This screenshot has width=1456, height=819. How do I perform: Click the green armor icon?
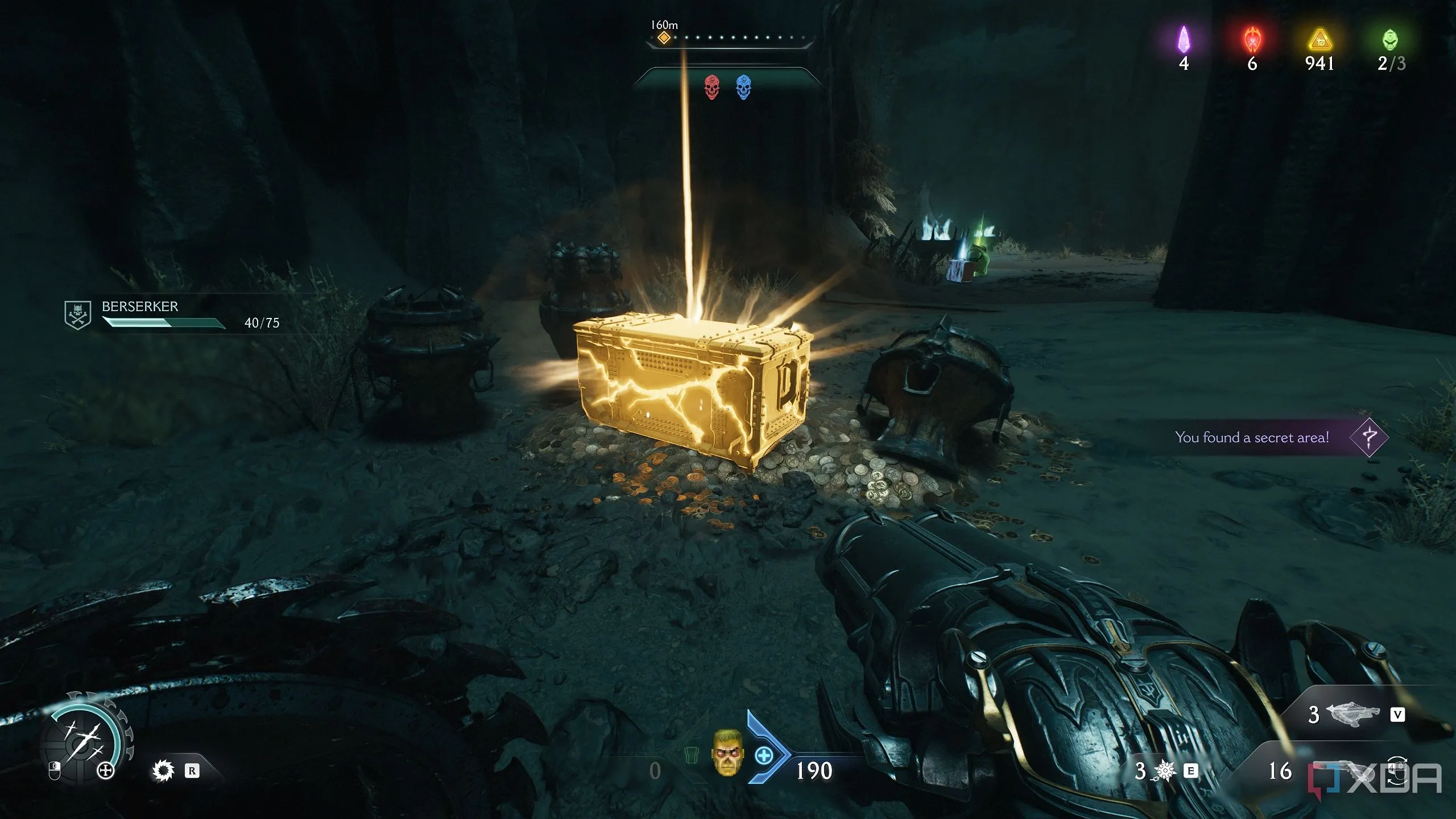pyautogui.click(x=690, y=756)
